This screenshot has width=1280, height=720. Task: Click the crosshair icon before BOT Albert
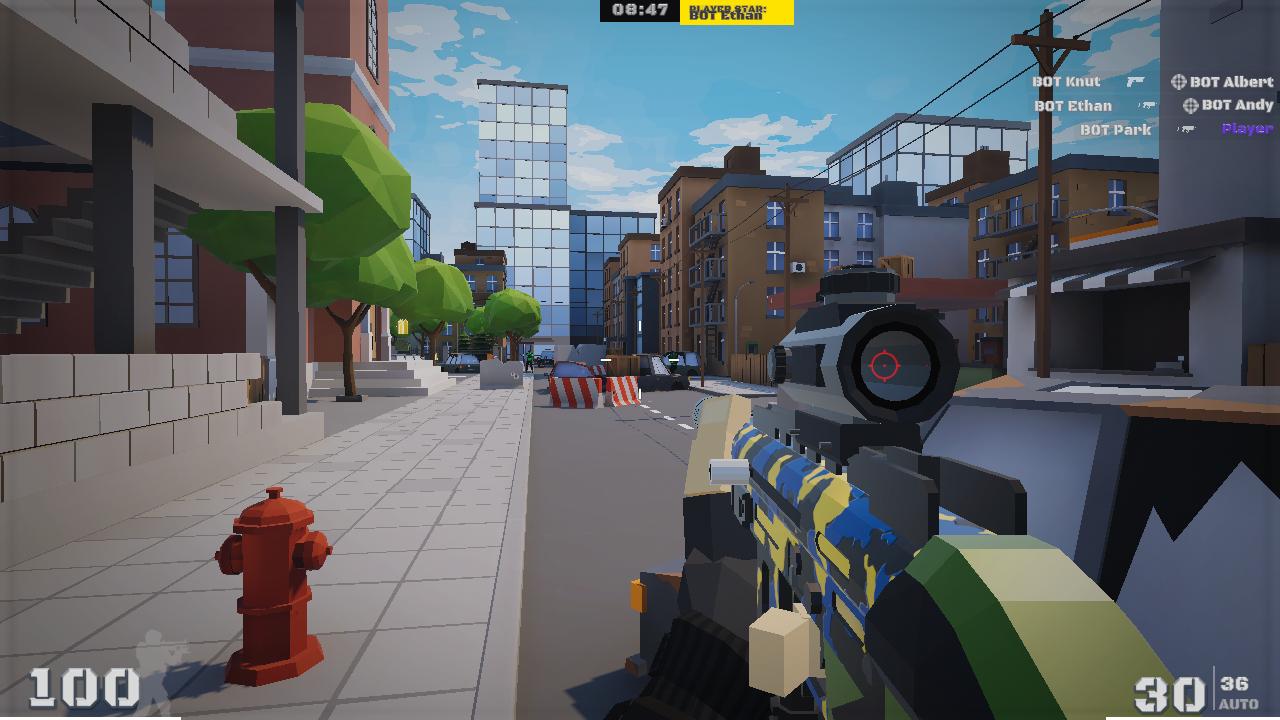click(x=1178, y=82)
